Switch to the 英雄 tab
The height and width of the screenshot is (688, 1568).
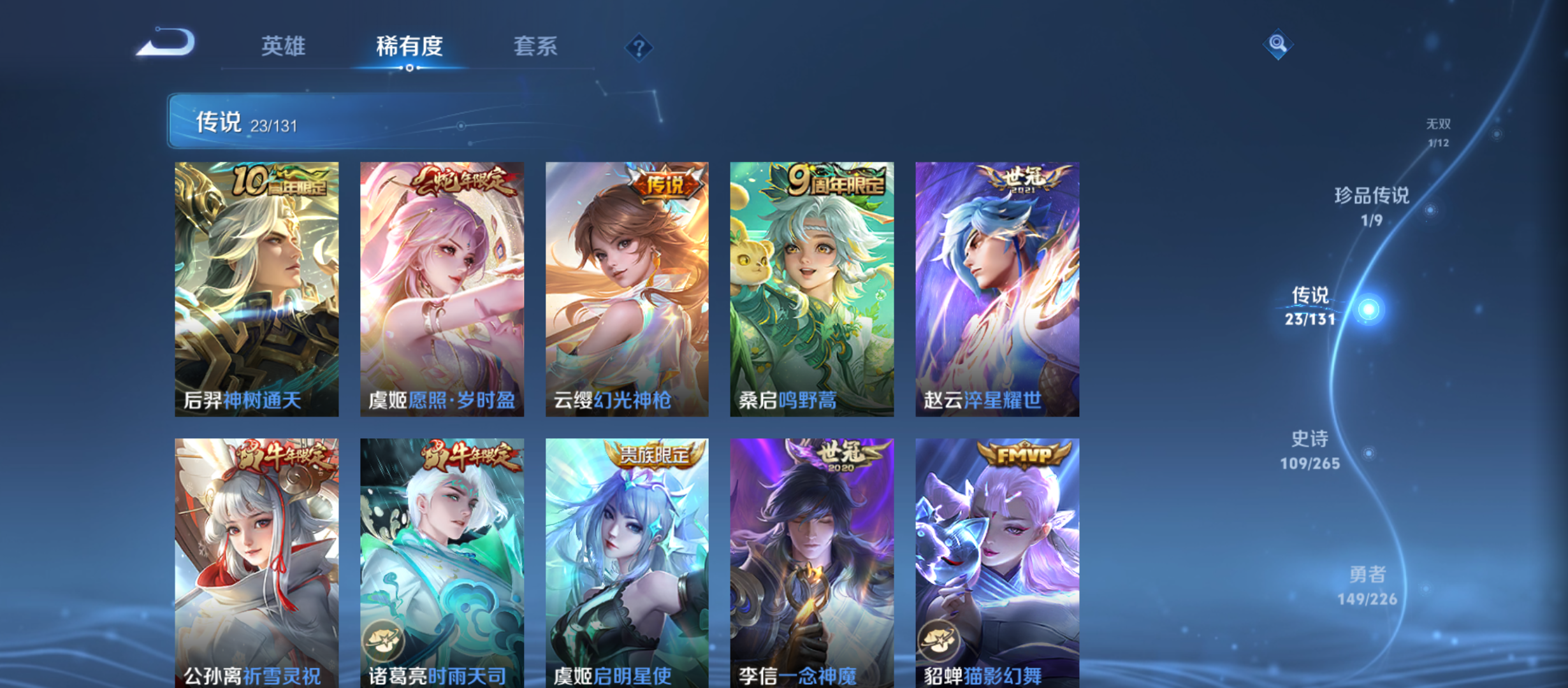point(282,47)
